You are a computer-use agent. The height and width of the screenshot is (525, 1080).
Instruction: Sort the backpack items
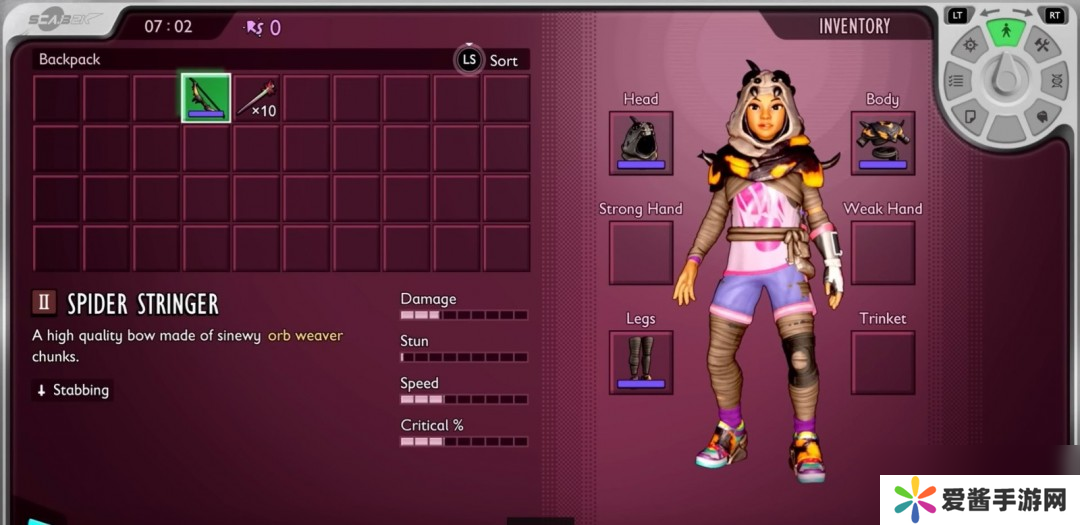point(491,60)
